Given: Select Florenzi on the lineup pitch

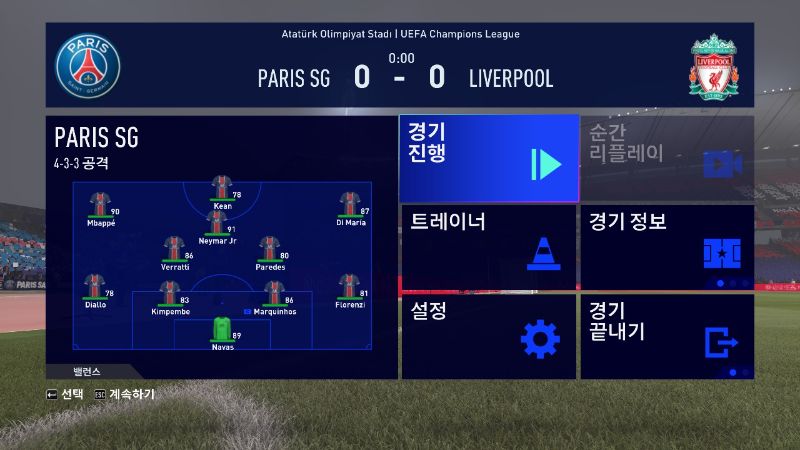Looking at the screenshot, I should point(349,286).
